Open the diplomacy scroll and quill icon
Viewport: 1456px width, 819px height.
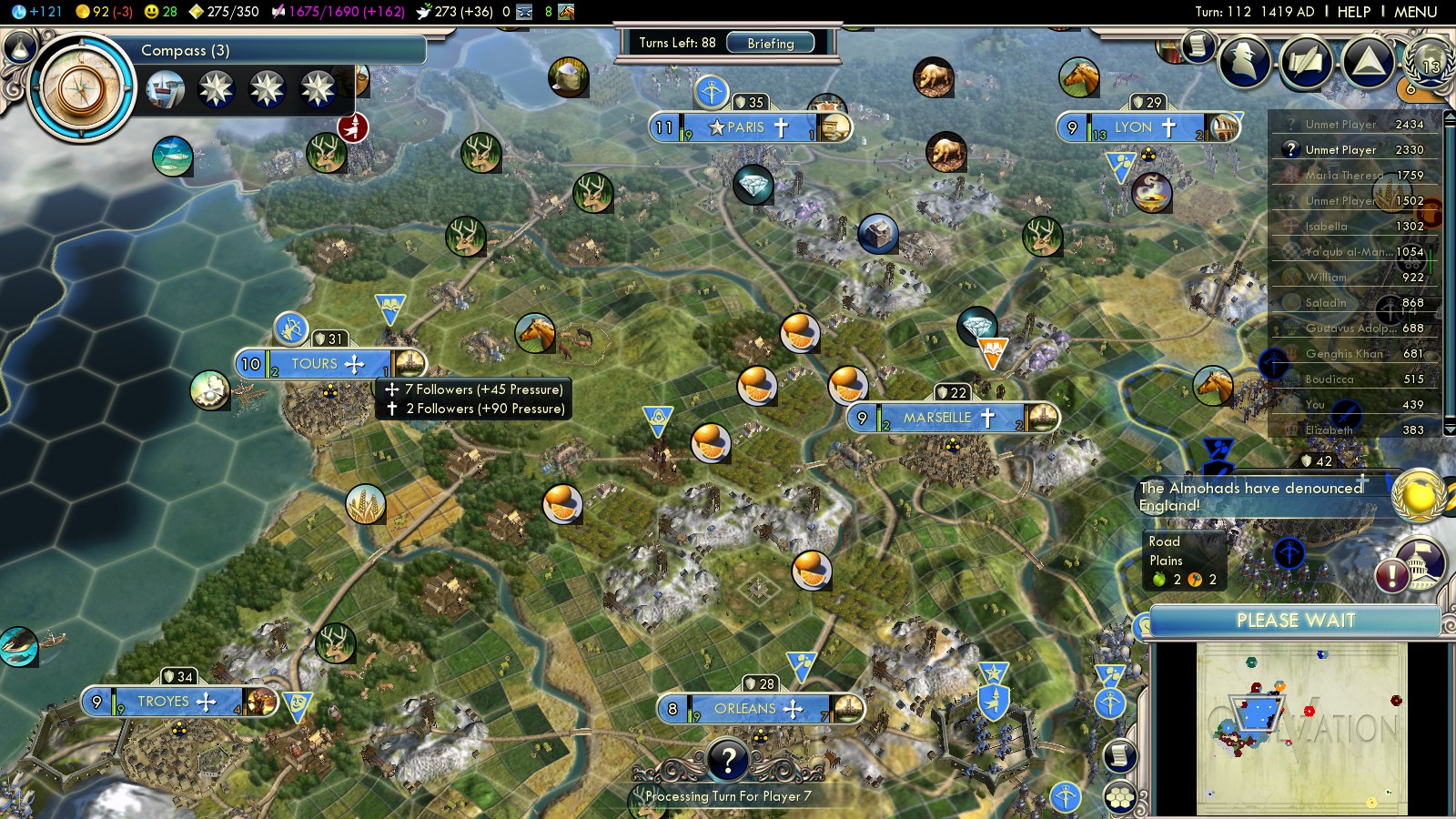[1306, 62]
